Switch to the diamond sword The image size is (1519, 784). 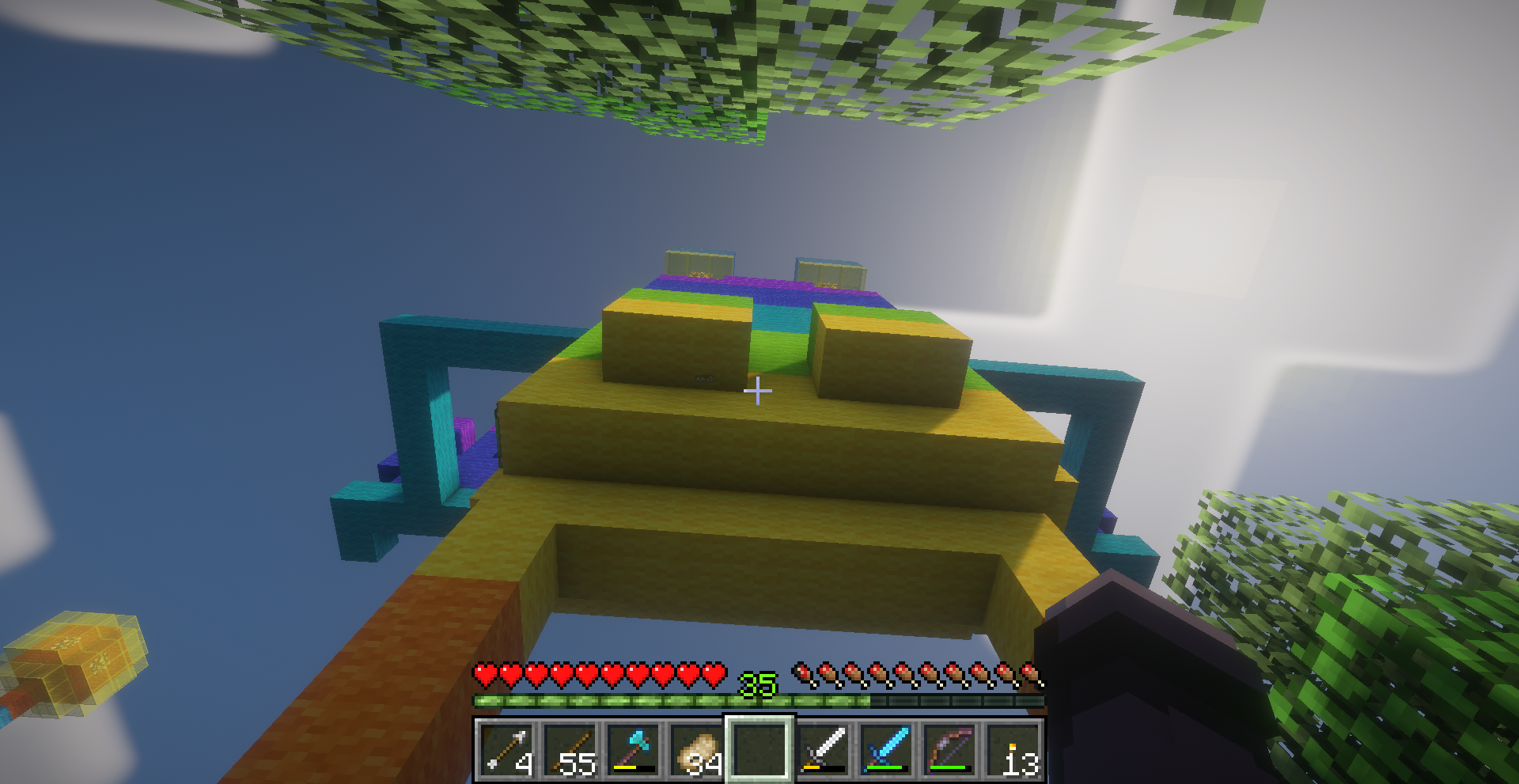tap(886, 749)
